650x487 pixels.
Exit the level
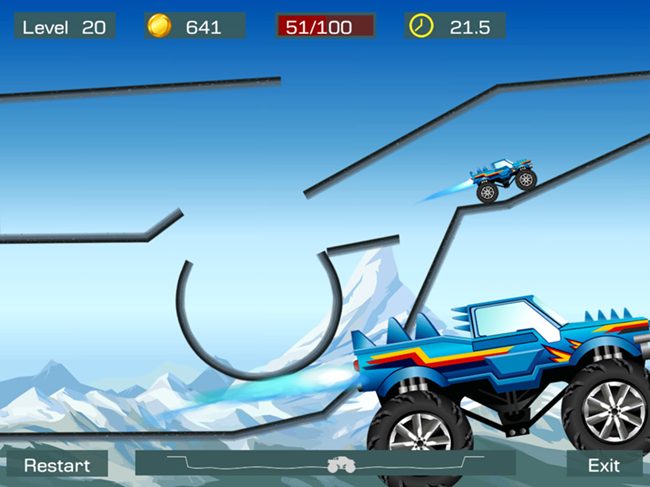click(603, 465)
